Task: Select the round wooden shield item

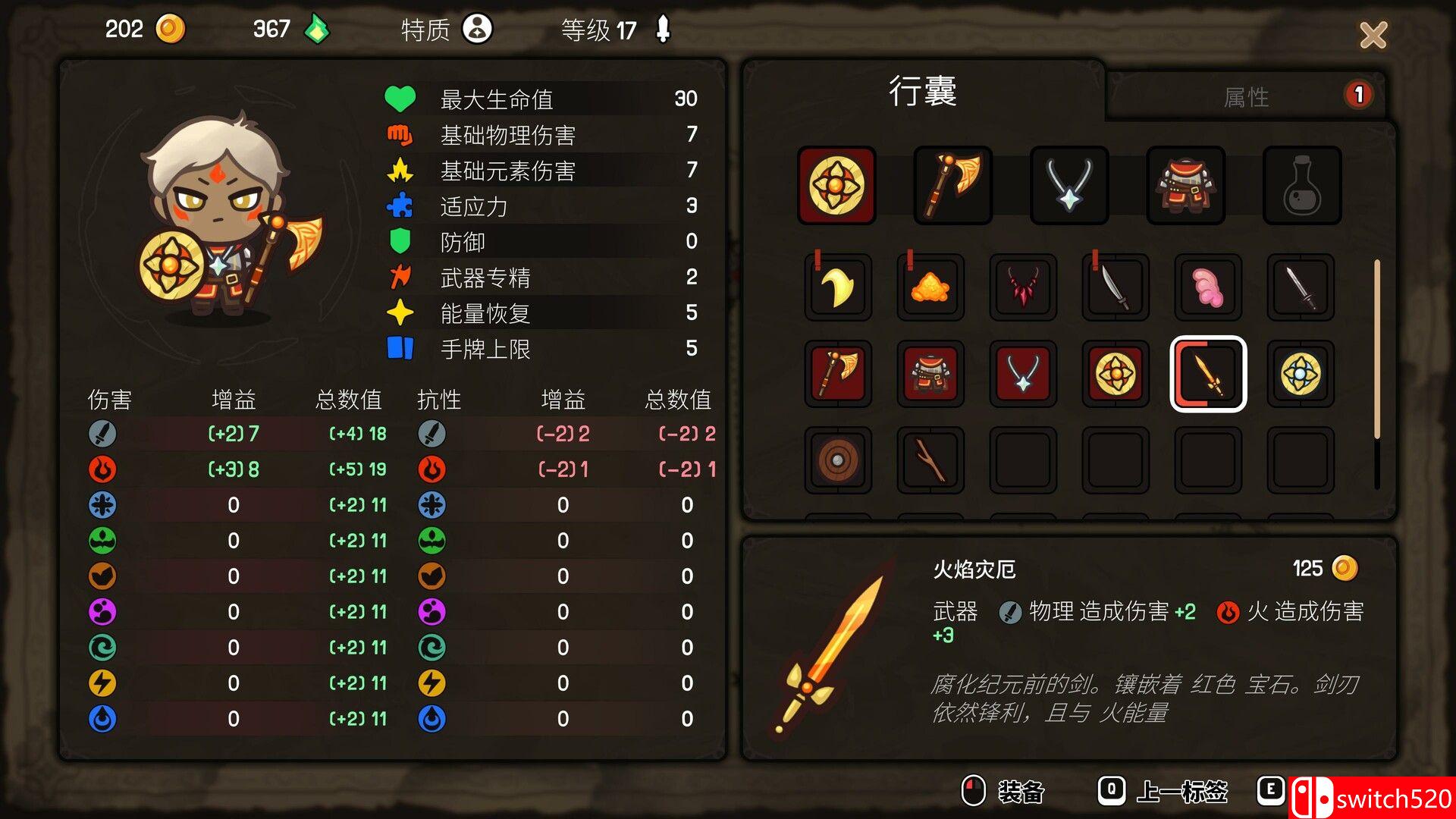Action: pyautogui.click(x=836, y=461)
